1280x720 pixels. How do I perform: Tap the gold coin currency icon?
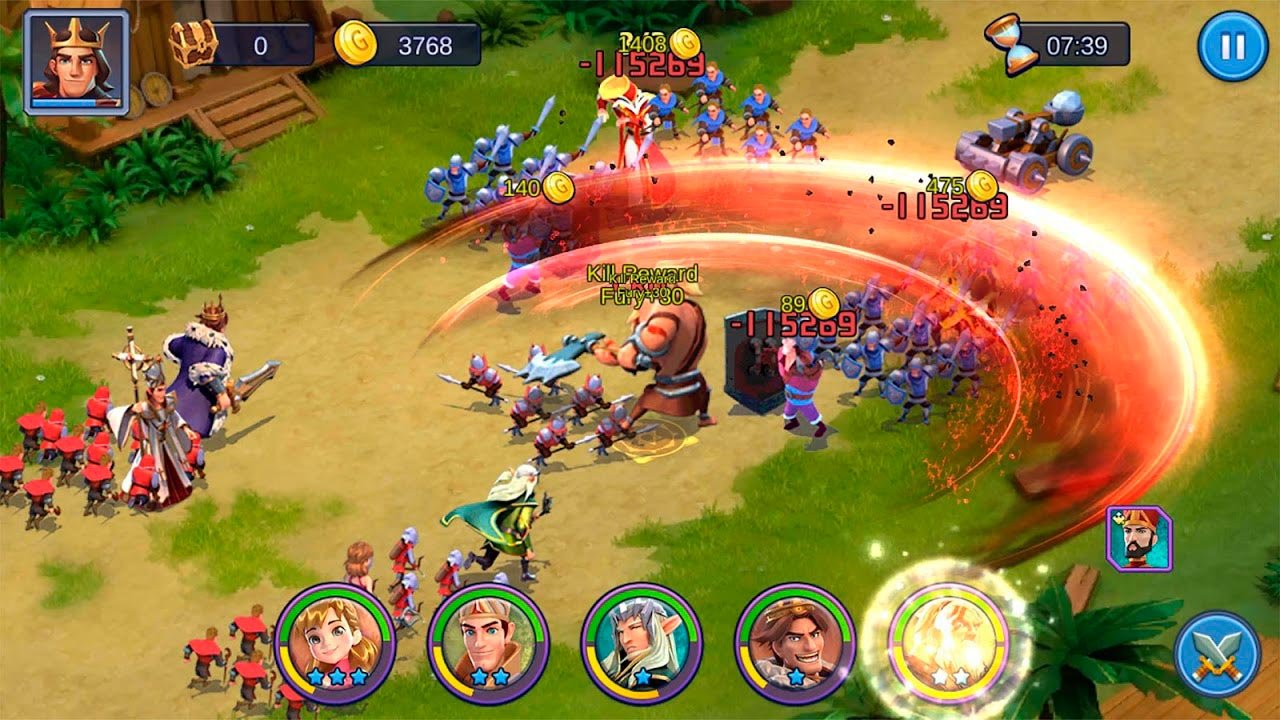[x=354, y=44]
